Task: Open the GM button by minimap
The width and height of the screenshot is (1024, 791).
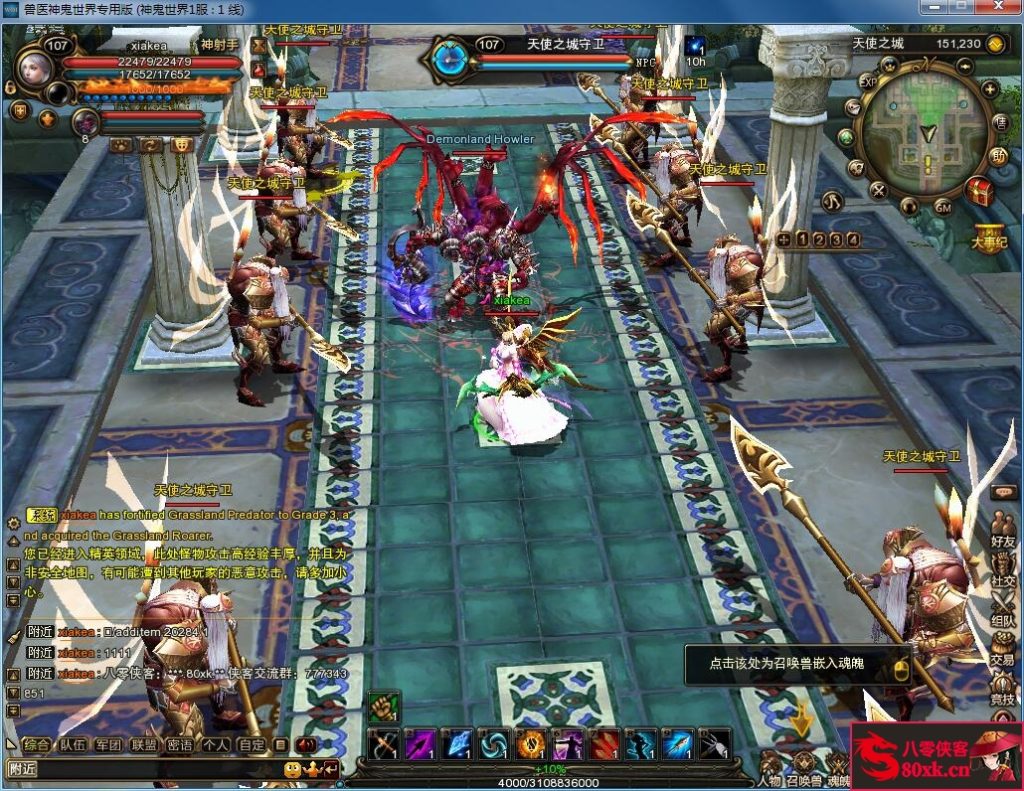Action: [942, 207]
